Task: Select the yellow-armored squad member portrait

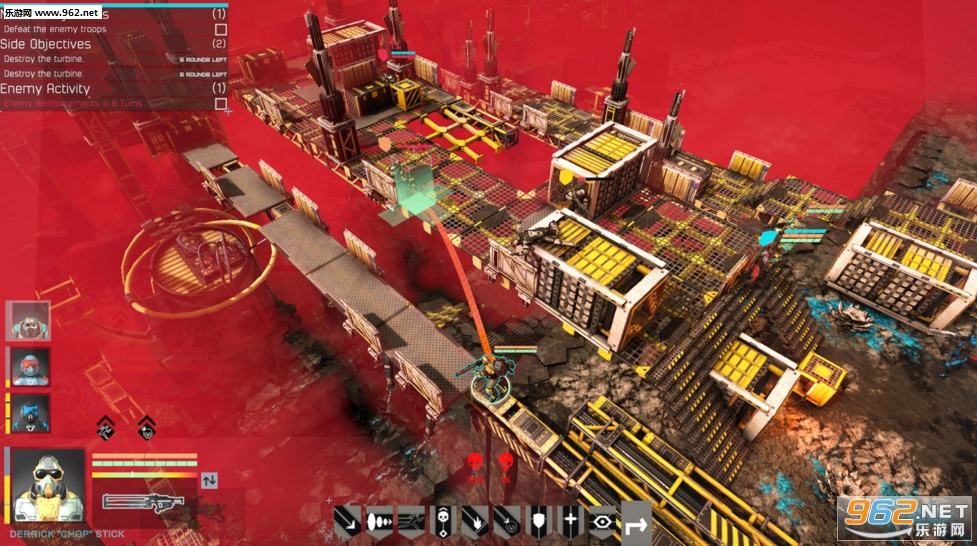Action: 28,322
